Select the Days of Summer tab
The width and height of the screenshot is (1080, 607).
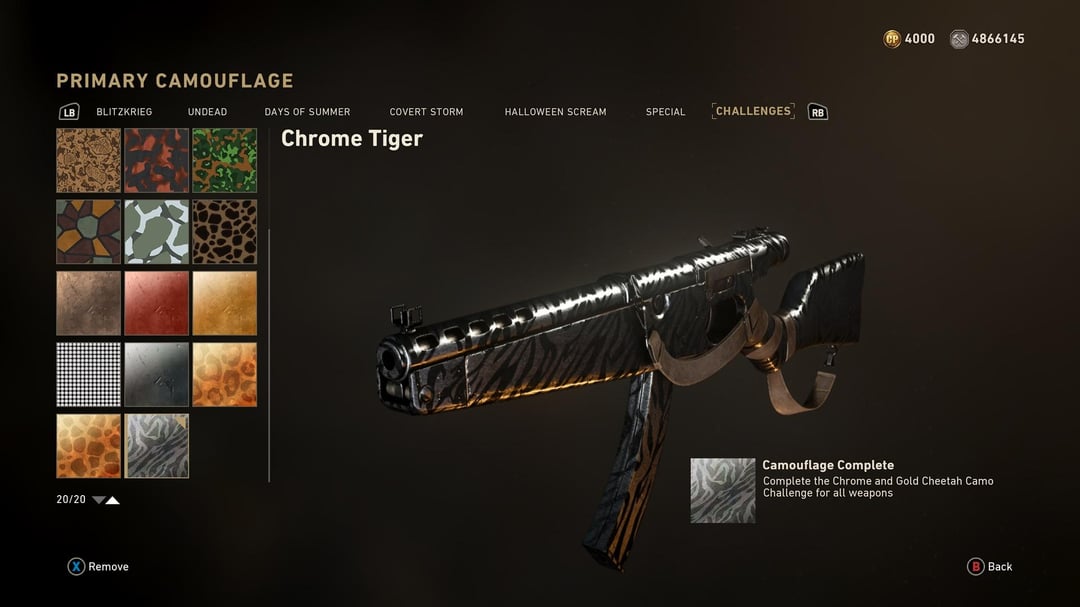point(307,112)
